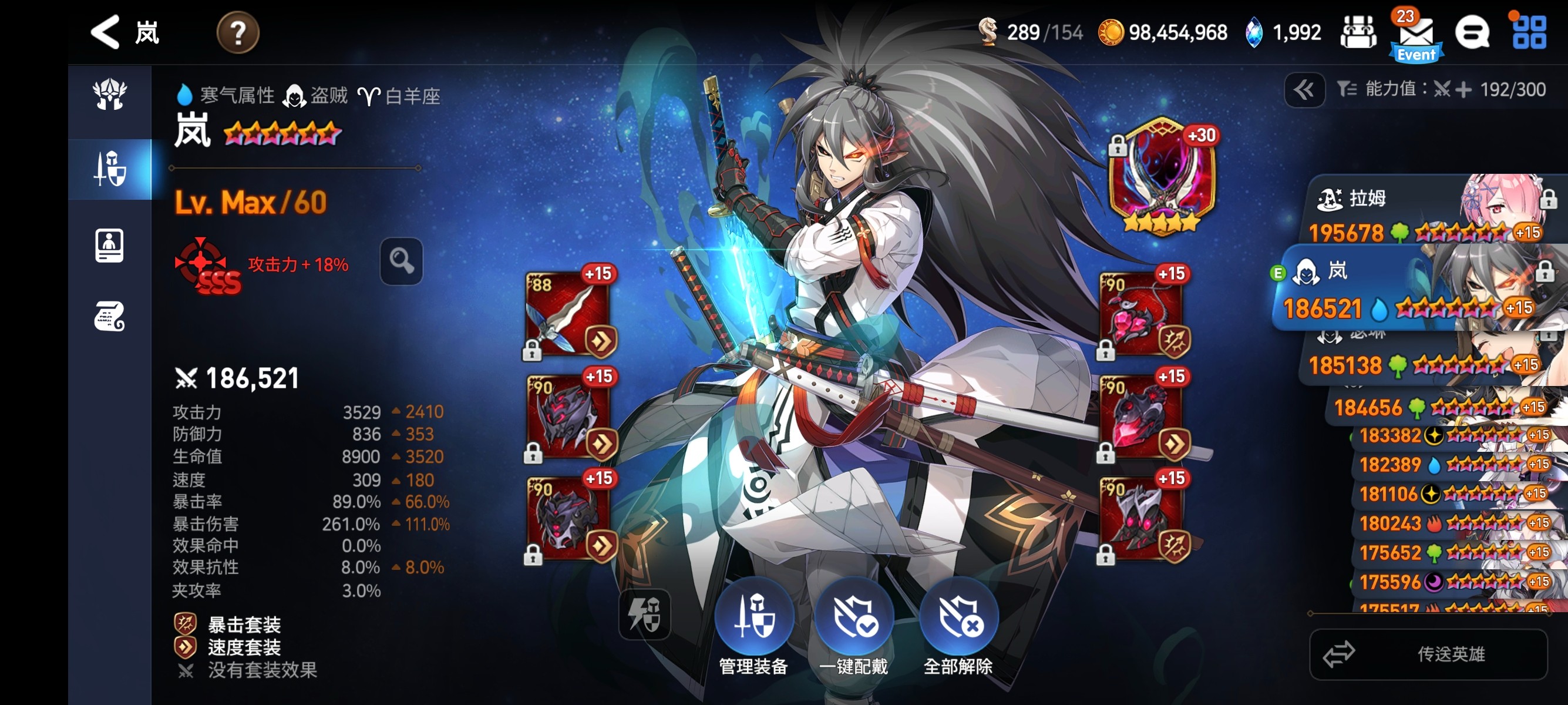
Task: Open the scroll tab in sidebar
Action: click(x=110, y=316)
